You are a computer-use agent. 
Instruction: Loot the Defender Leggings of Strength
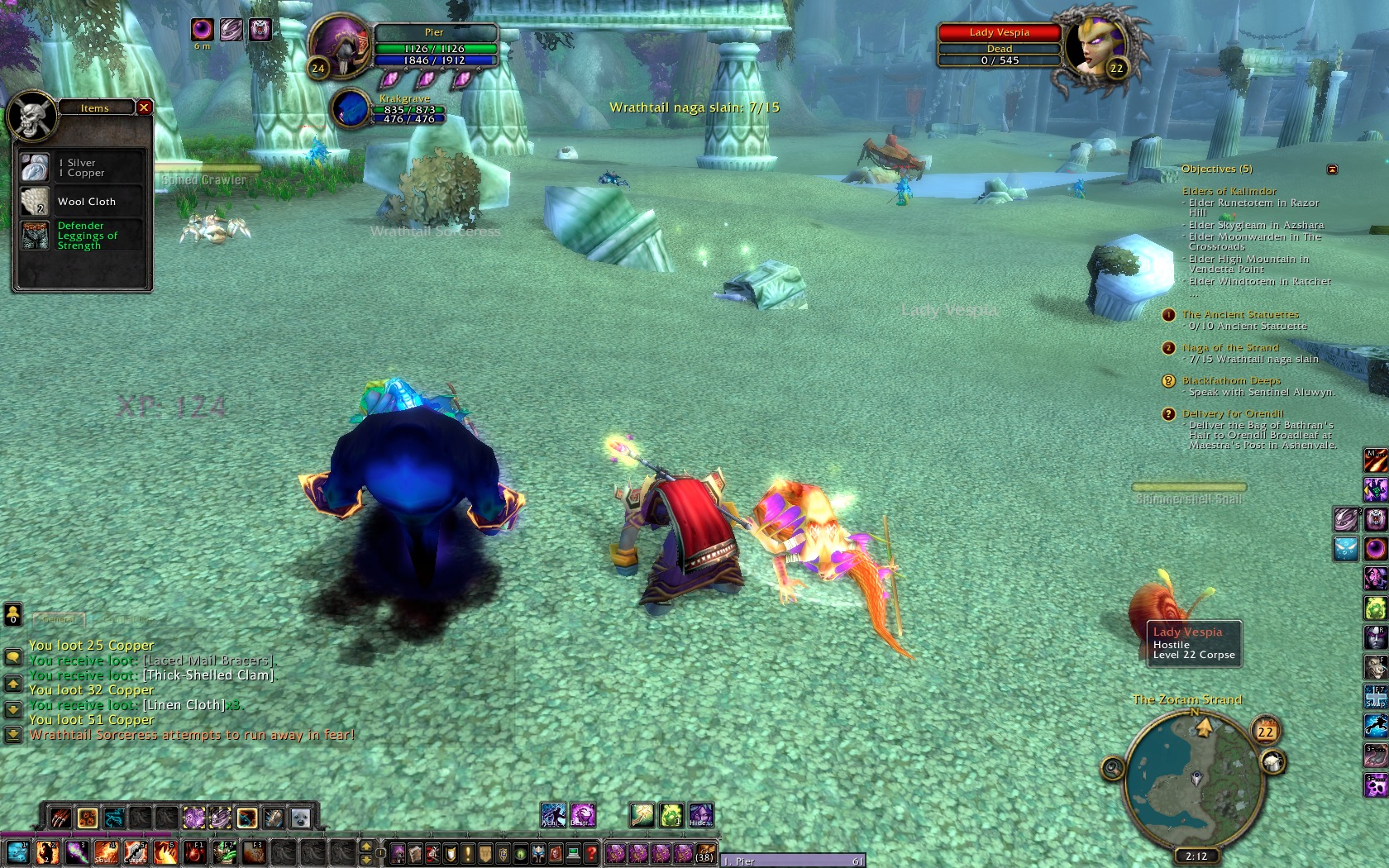coord(35,236)
